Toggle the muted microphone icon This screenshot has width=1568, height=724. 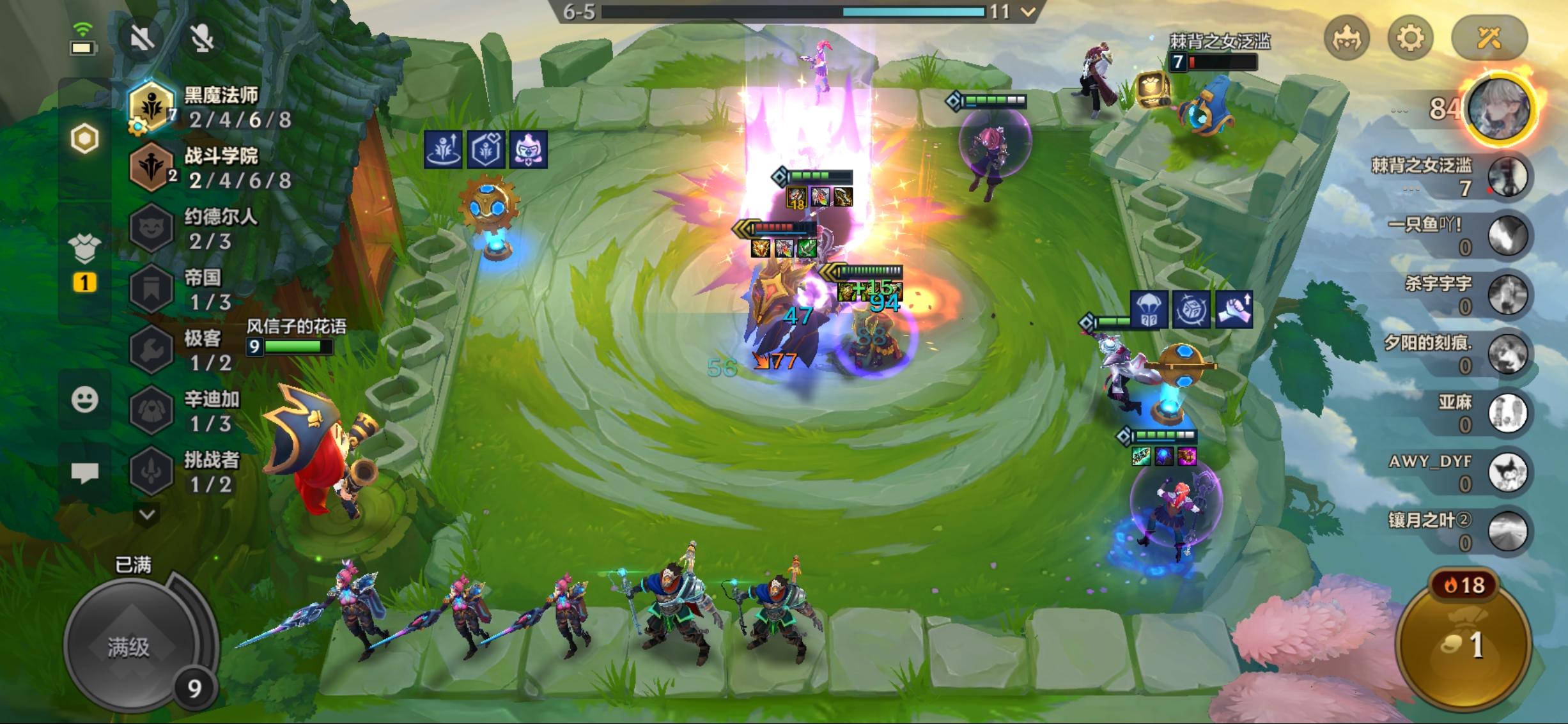pos(203,38)
